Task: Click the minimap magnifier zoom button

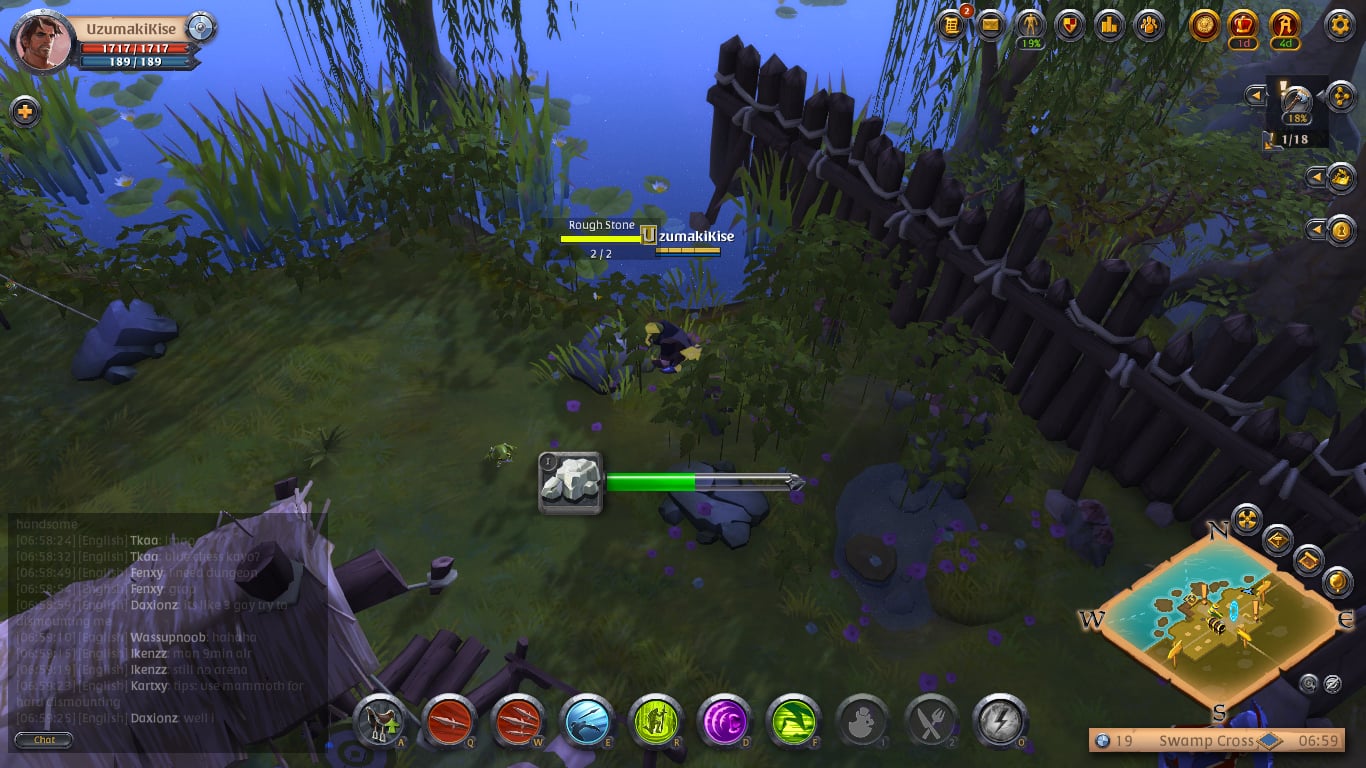Action: 1308,684
